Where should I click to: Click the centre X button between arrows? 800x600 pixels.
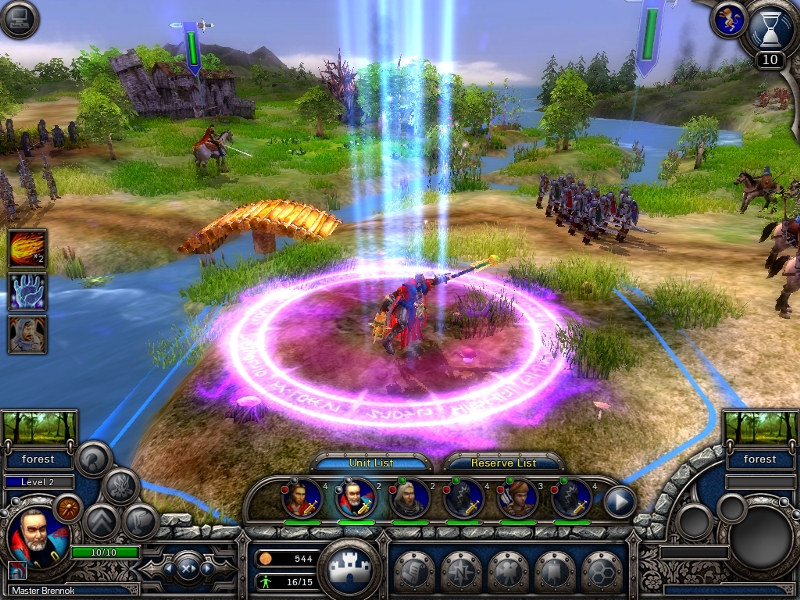coord(188,567)
